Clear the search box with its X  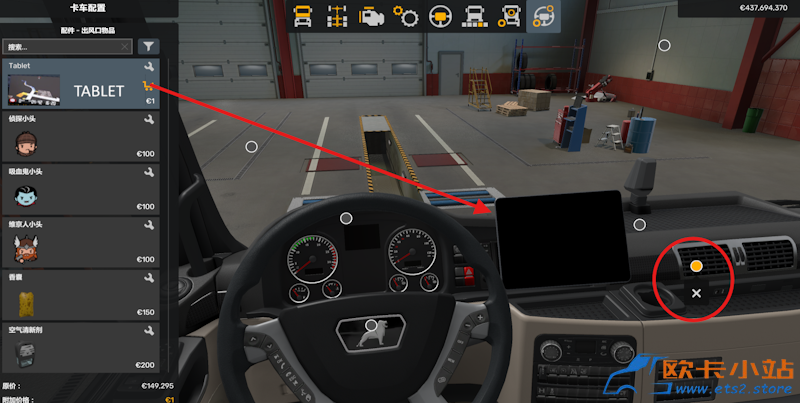(x=125, y=46)
